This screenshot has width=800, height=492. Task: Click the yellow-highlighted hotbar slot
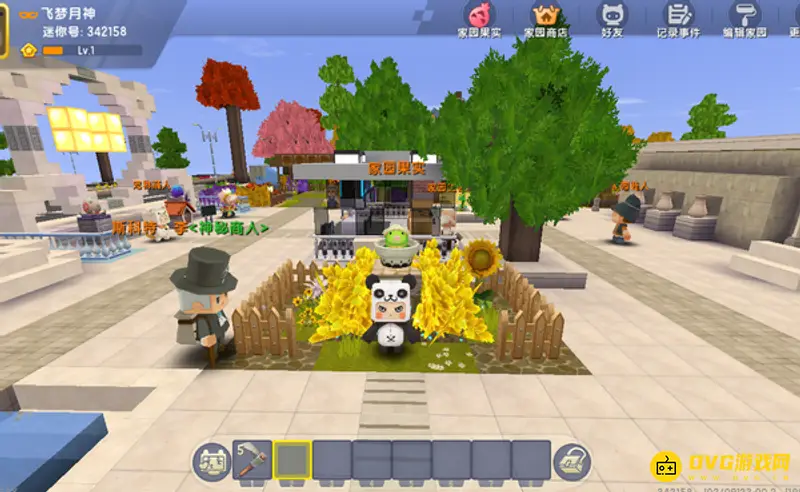292,460
